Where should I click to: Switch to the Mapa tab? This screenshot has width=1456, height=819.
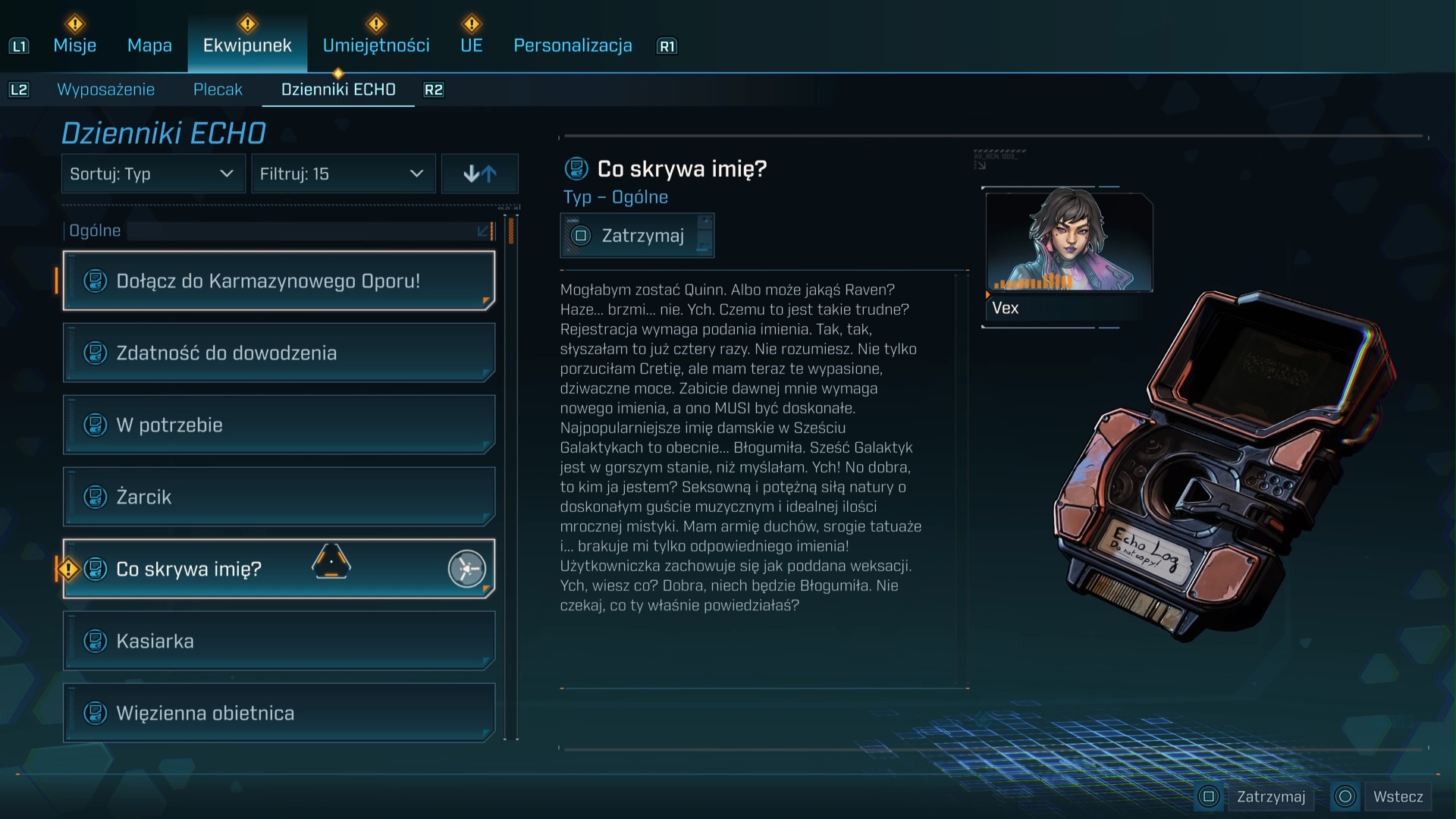(x=149, y=45)
